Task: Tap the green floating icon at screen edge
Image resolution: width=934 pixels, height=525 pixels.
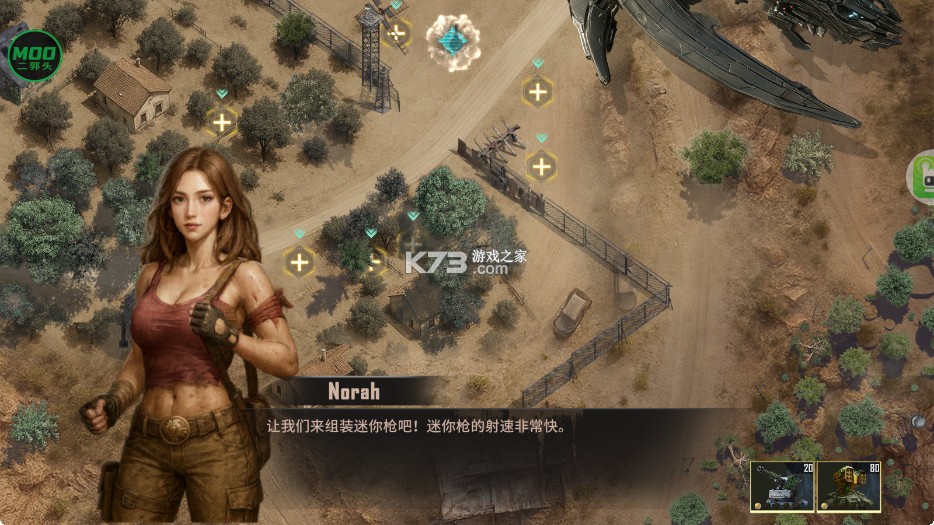Action: [x=922, y=177]
